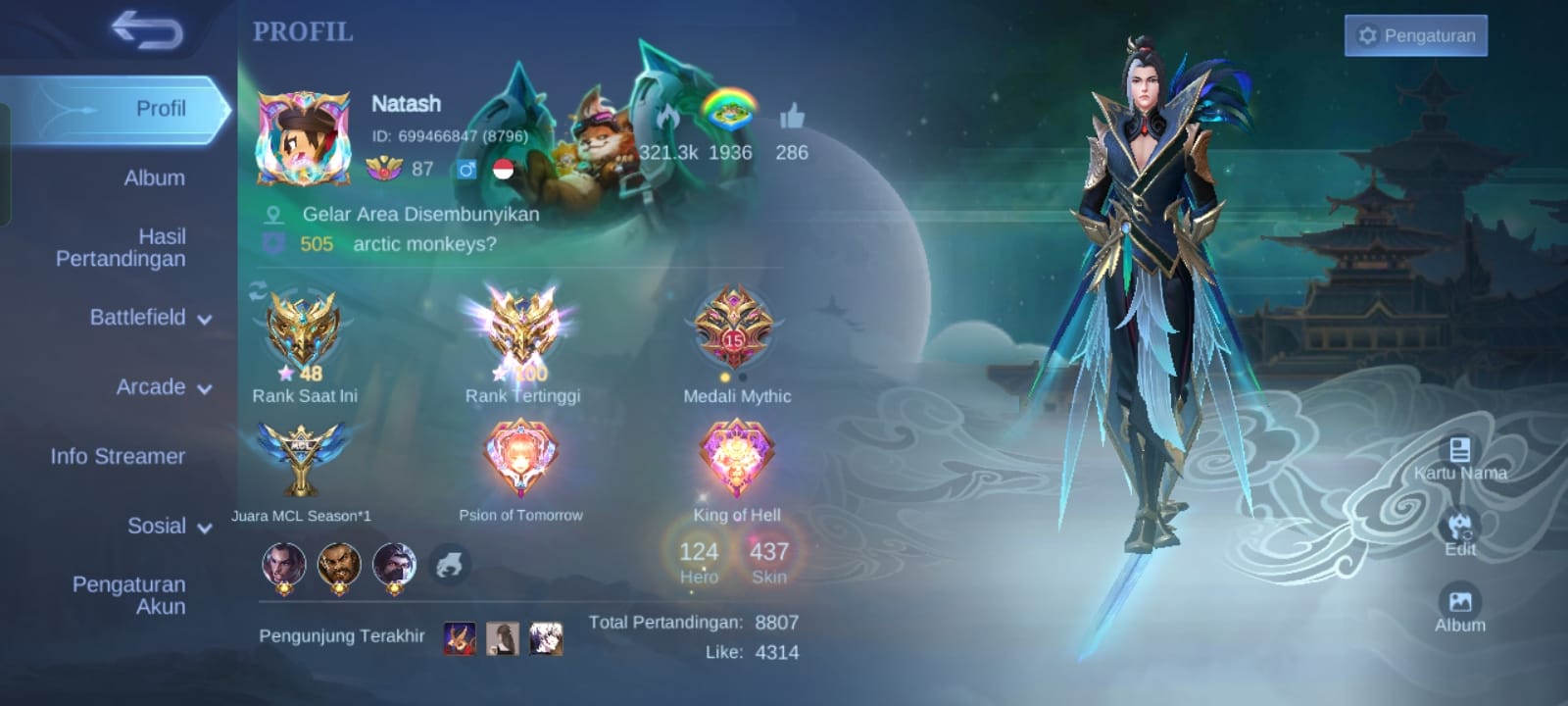This screenshot has width=1568, height=706.
Task: Give a like with the thumbs-up icon
Action: [792, 120]
